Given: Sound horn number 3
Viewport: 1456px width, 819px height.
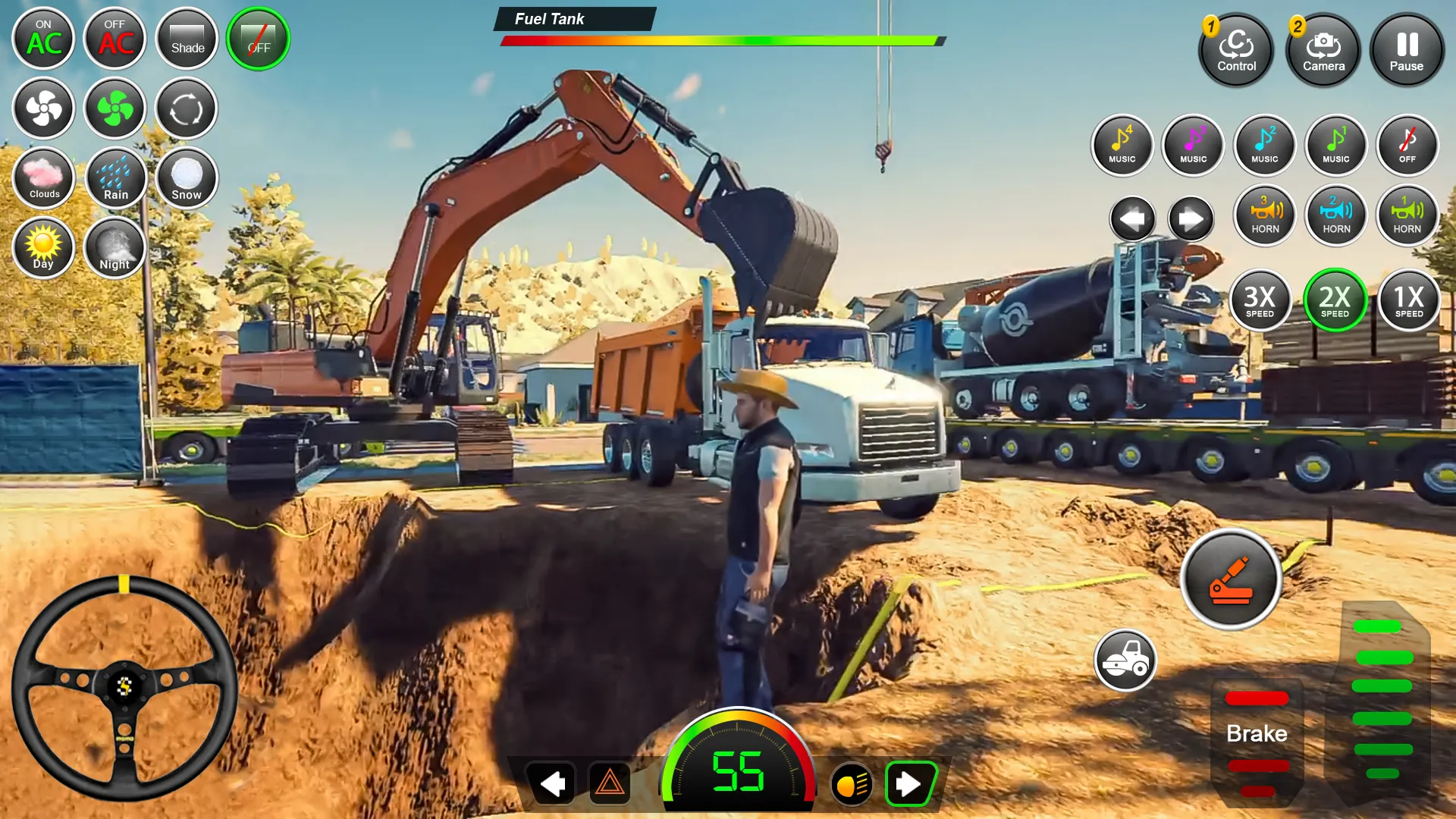Looking at the screenshot, I should coord(1264,216).
